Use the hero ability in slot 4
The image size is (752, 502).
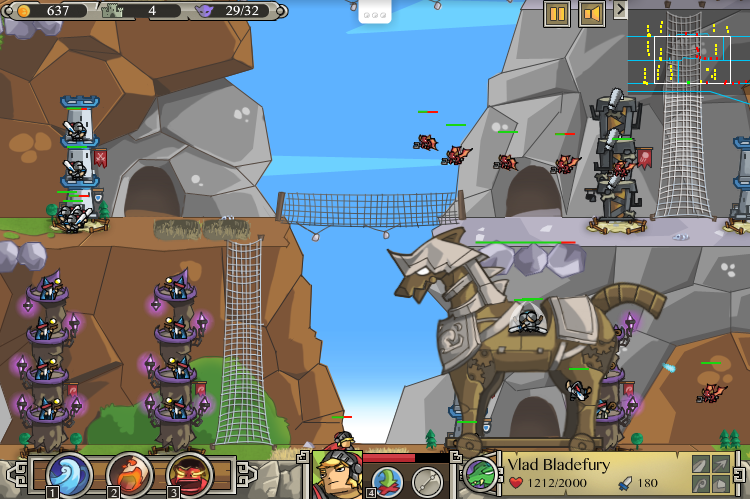(388, 480)
